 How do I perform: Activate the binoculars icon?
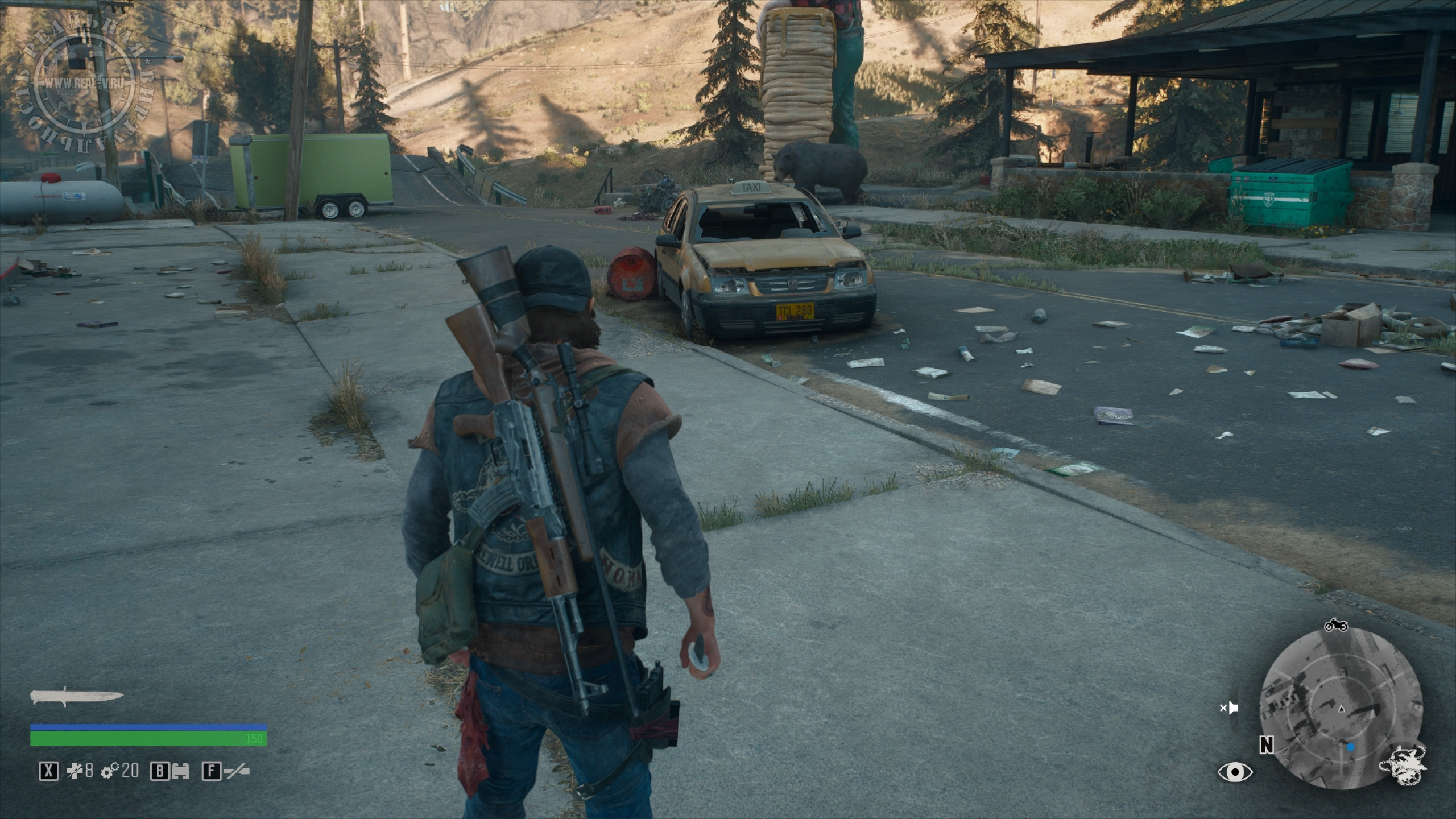(x=181, y=771)
